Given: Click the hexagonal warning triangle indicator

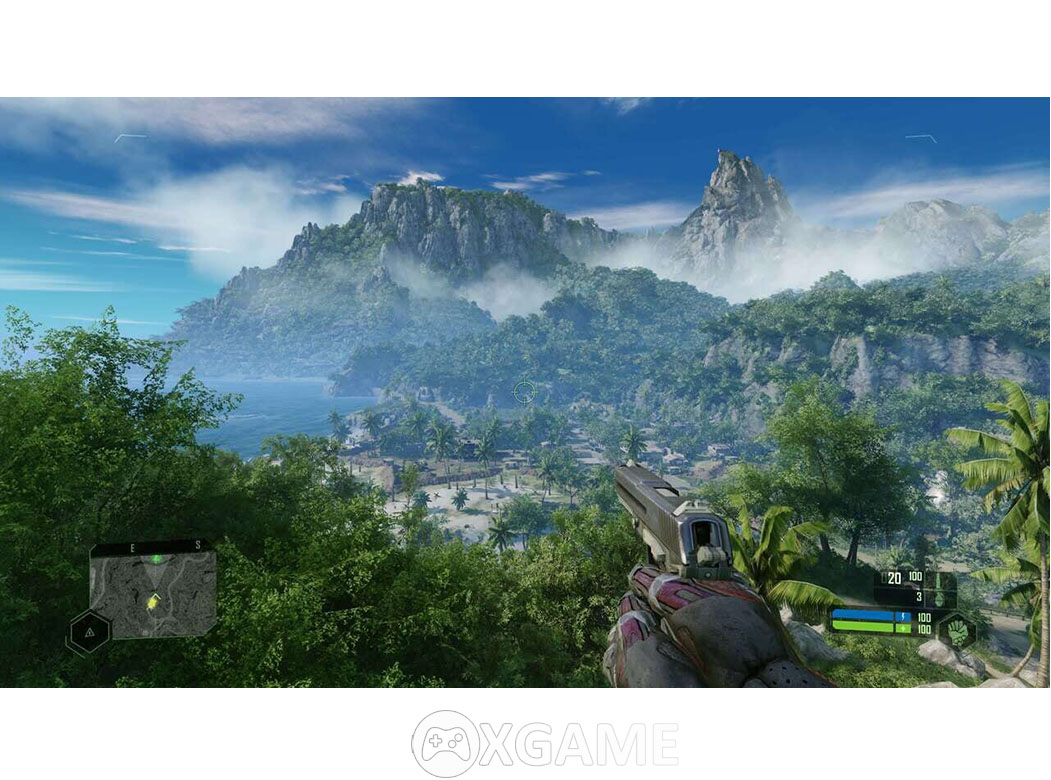Looking at the screenshot, I should click(x=89, y=632).
